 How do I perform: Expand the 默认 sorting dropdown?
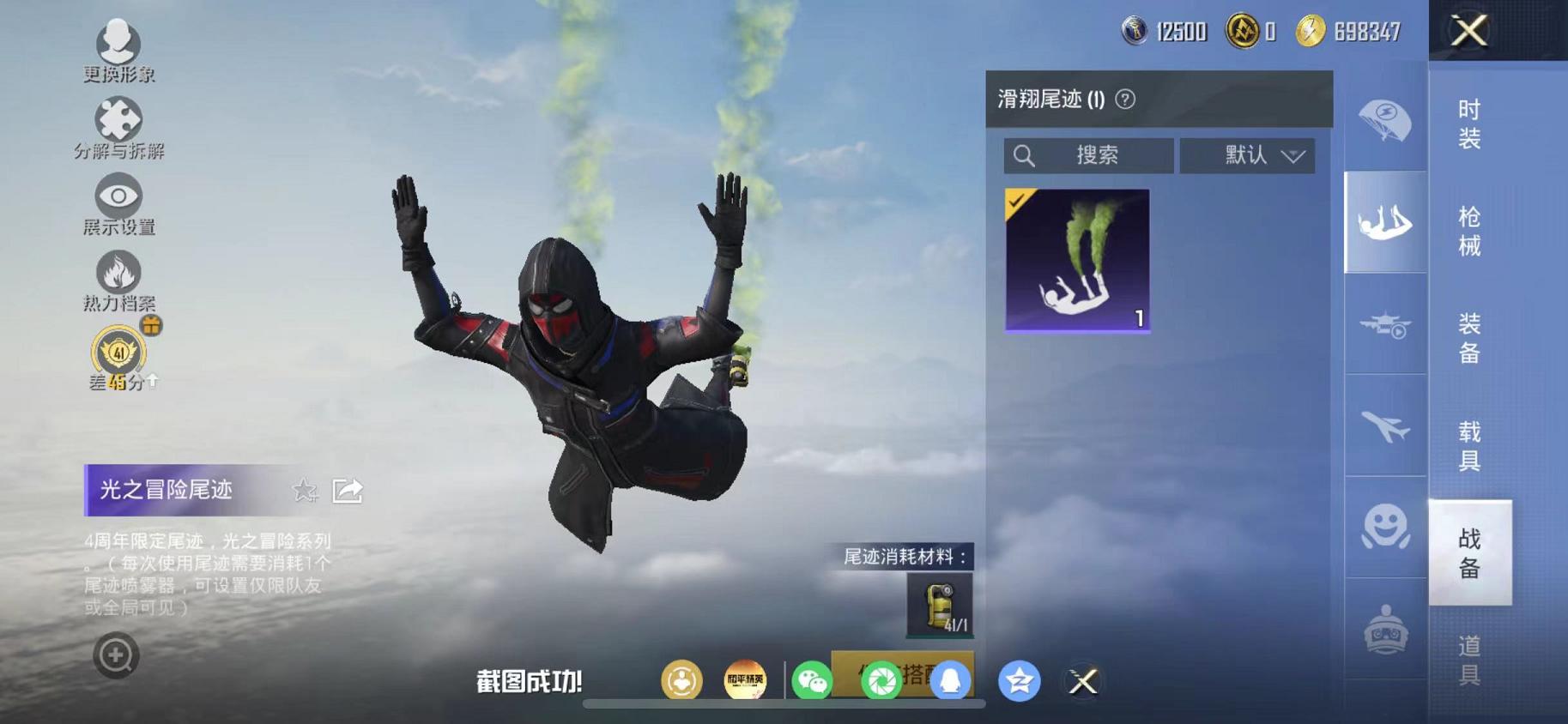coord(1247,155)
